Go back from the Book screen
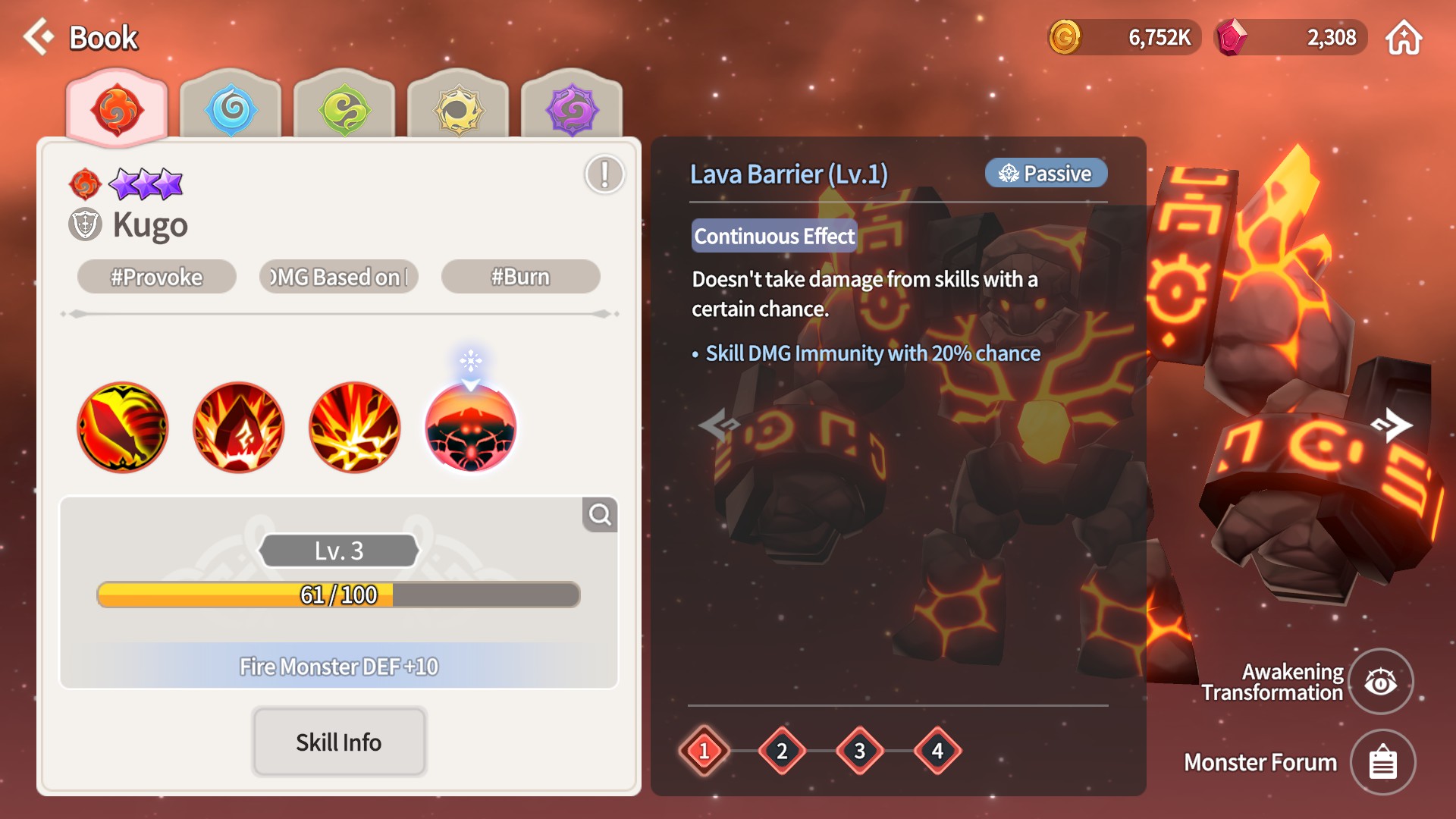Viewport: 1456px width, 819px height. click(x=39, y=36)
